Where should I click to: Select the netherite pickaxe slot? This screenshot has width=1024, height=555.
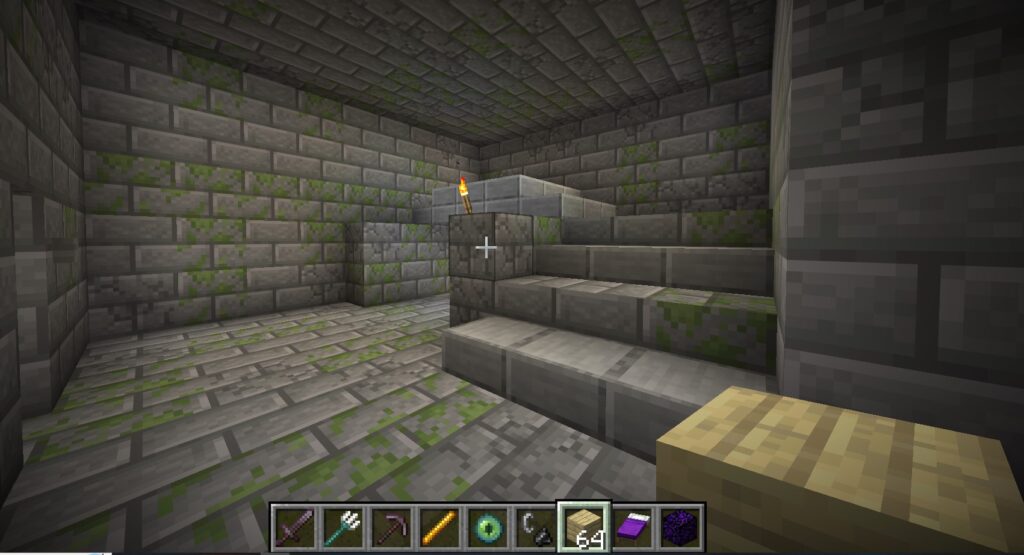(x=390, y=526)
